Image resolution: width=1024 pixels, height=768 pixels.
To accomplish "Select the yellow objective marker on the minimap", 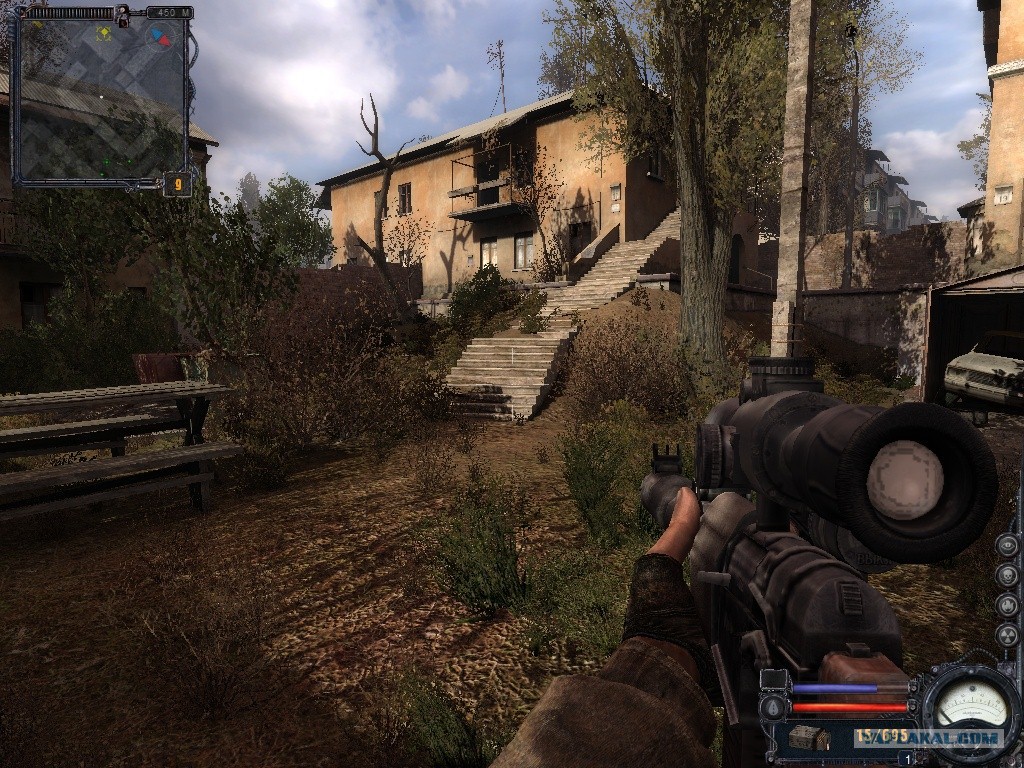I will click(103, 33).
